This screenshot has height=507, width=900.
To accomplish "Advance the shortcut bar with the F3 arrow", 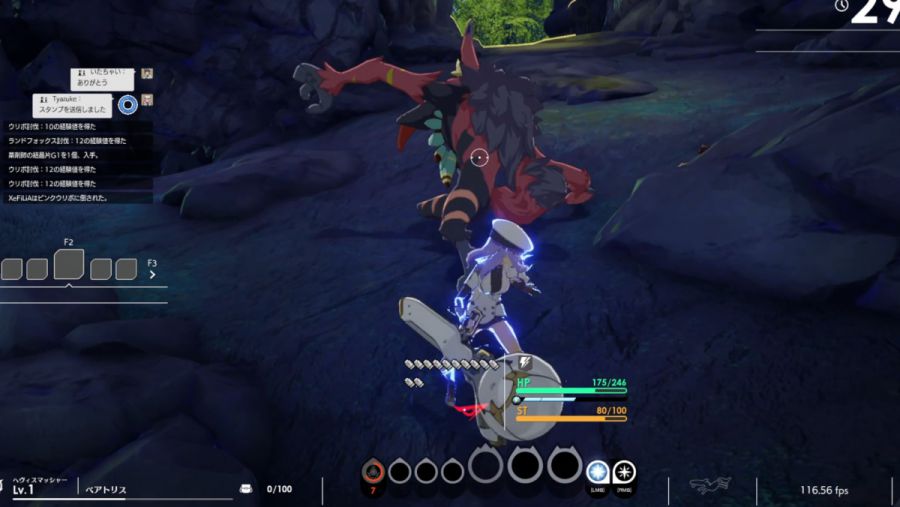I will pos(152,273).
